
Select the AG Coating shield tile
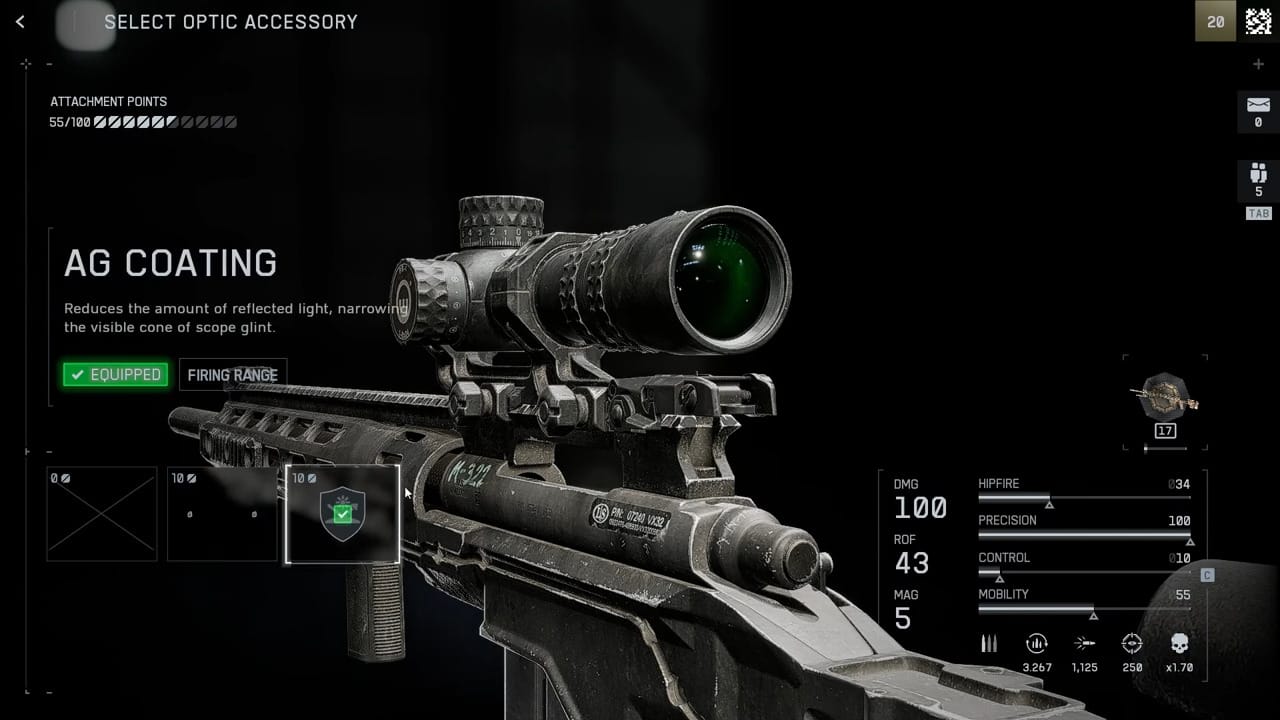342,514
